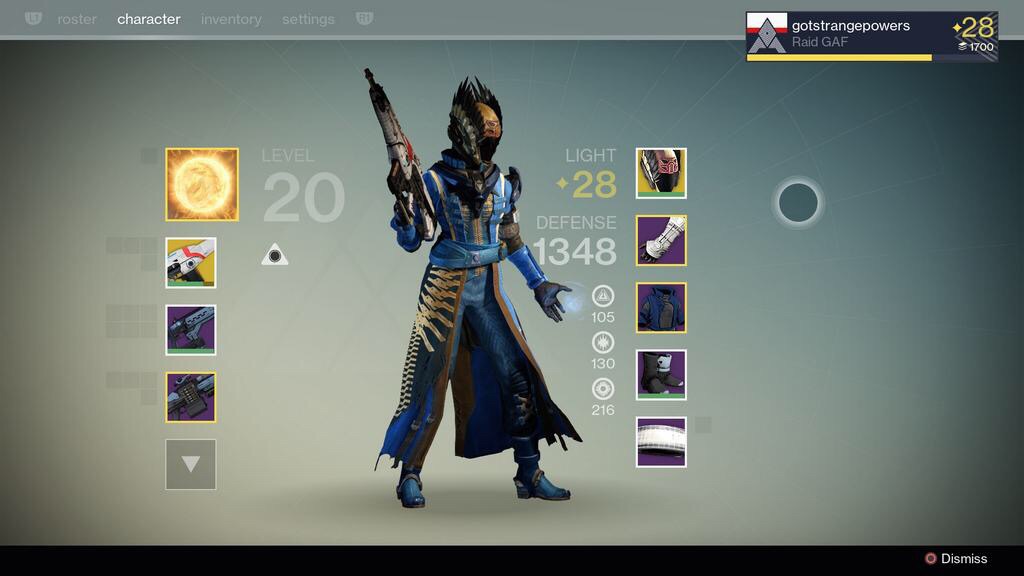Select the exotic helmet slot
The height and width of the screenshot is (576, 1024).
[661, 173]
